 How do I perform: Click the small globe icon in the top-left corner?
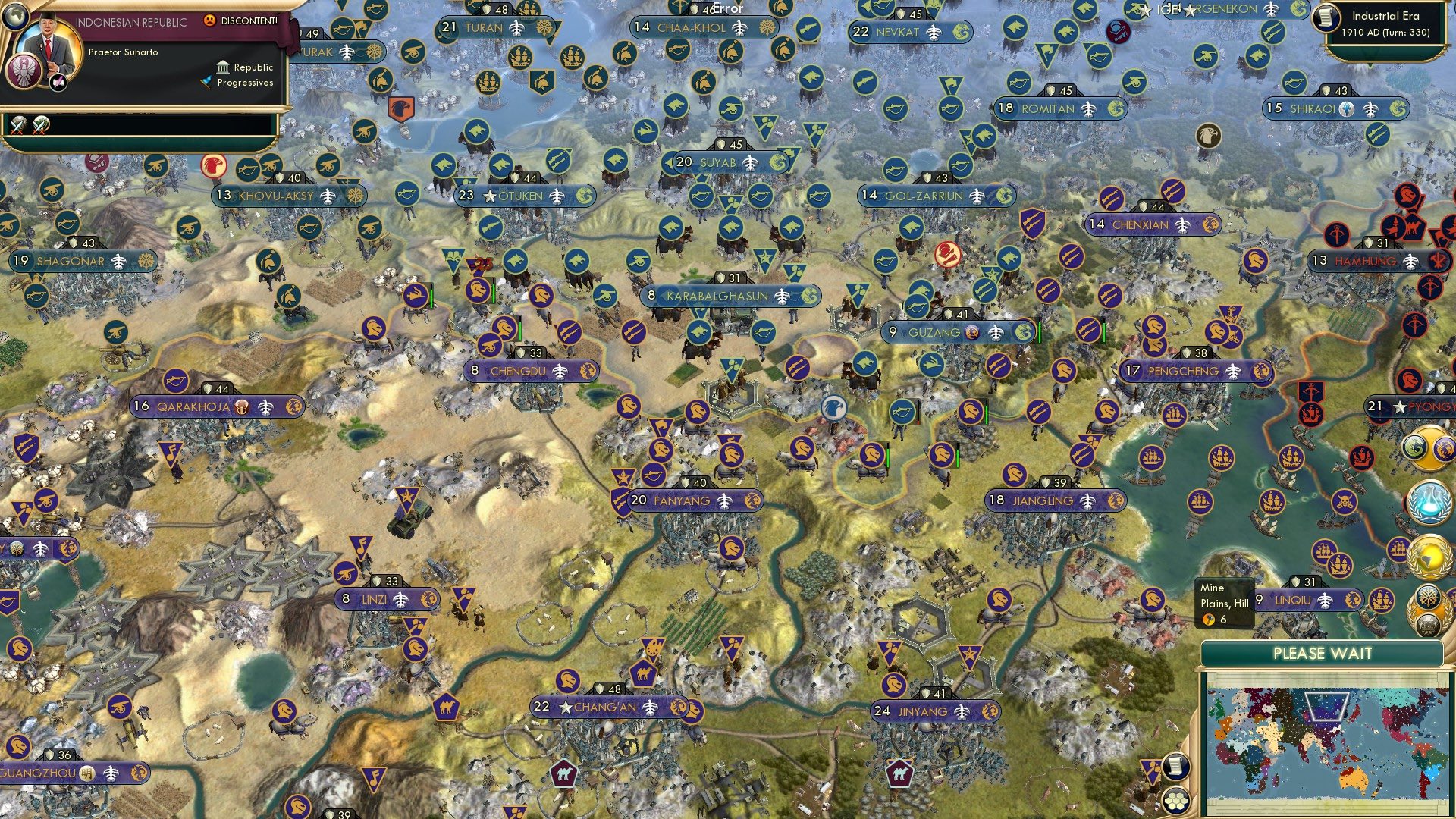click(15, 18)
